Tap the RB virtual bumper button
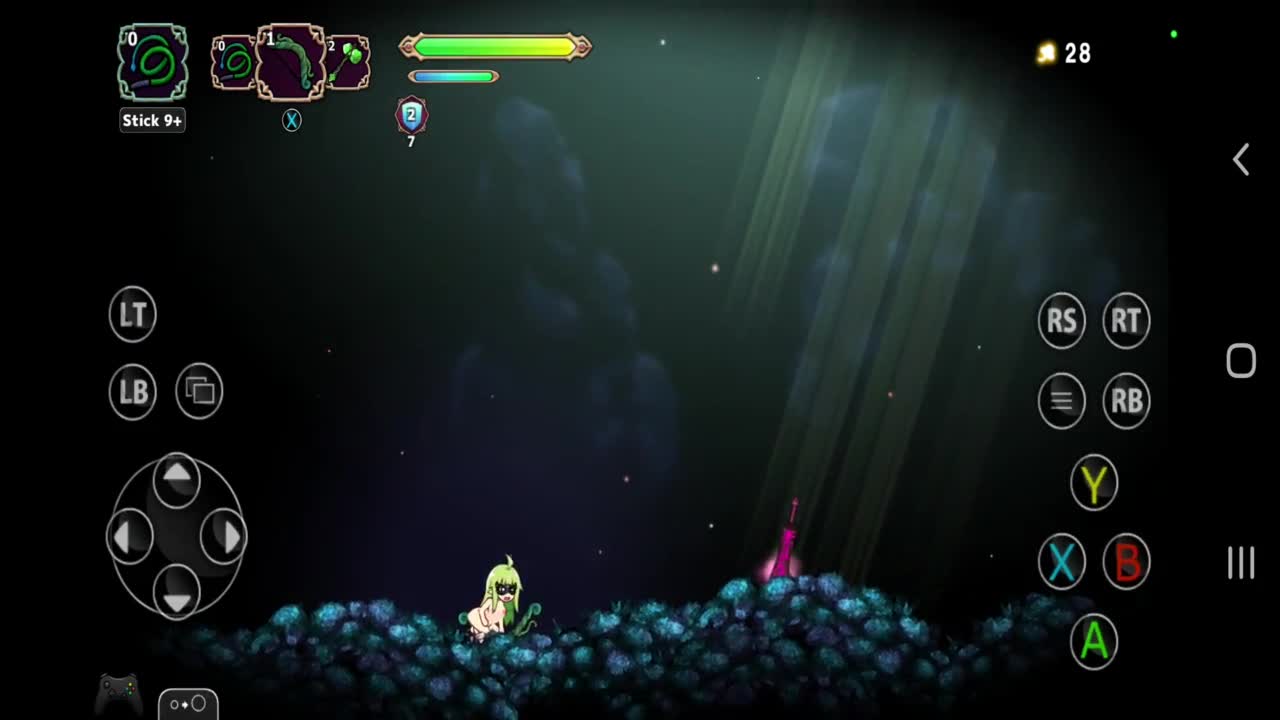The width and height of the screenshot is (1280, 720). [1126, 401]
